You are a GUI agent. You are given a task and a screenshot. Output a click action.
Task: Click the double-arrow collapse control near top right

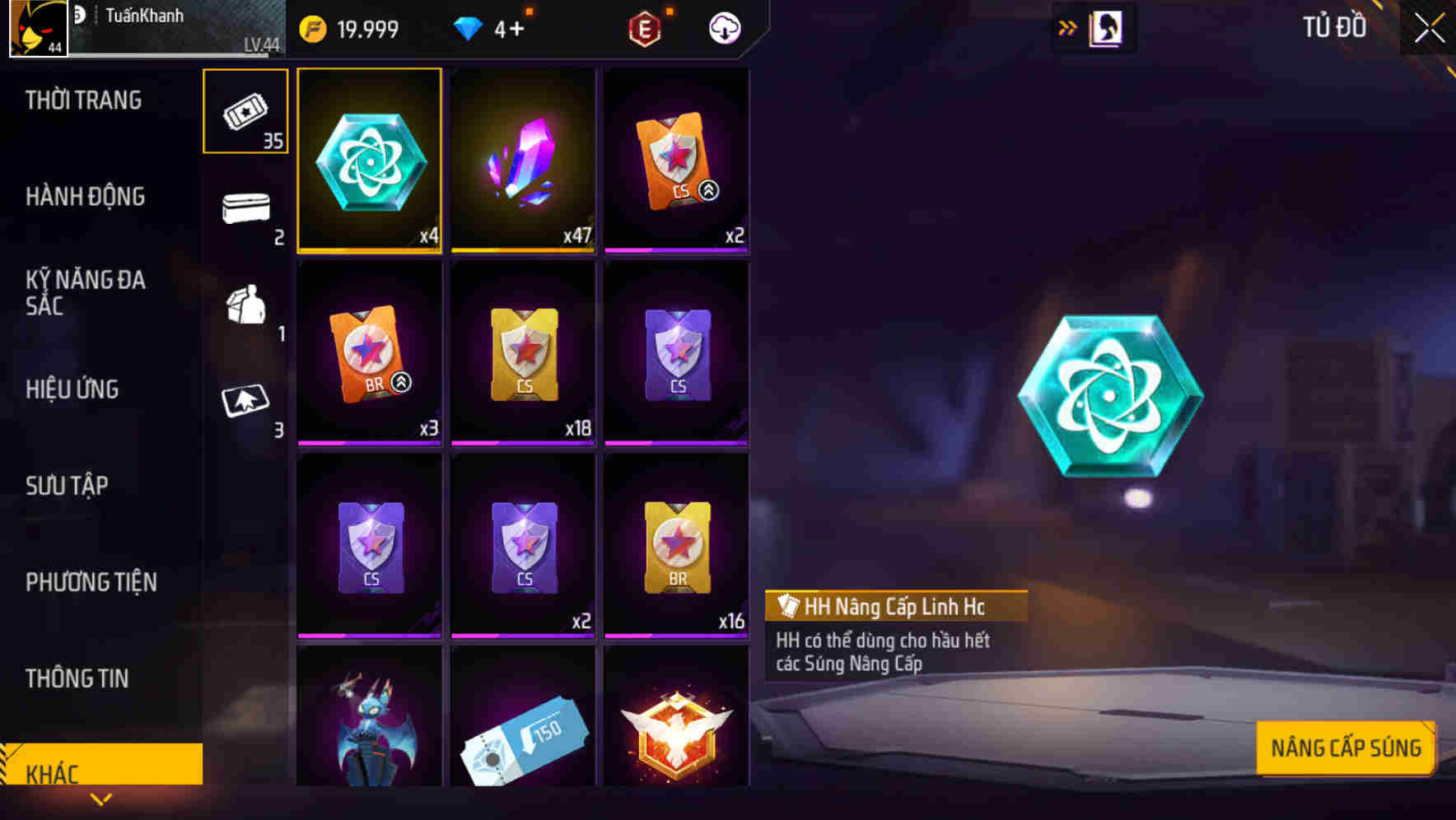pyautogui.click(x=1066, y=27)
